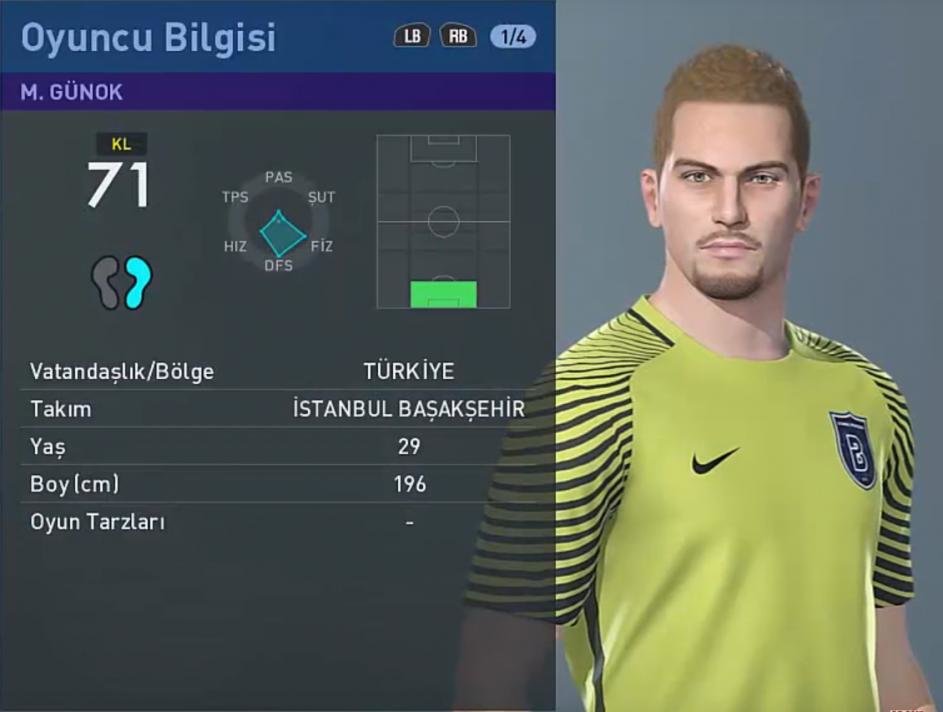Viewport: 943px width, 712px height.
Task: Choose the Takım row showing İstanbul Başakşehir
Action: [277, 409]
